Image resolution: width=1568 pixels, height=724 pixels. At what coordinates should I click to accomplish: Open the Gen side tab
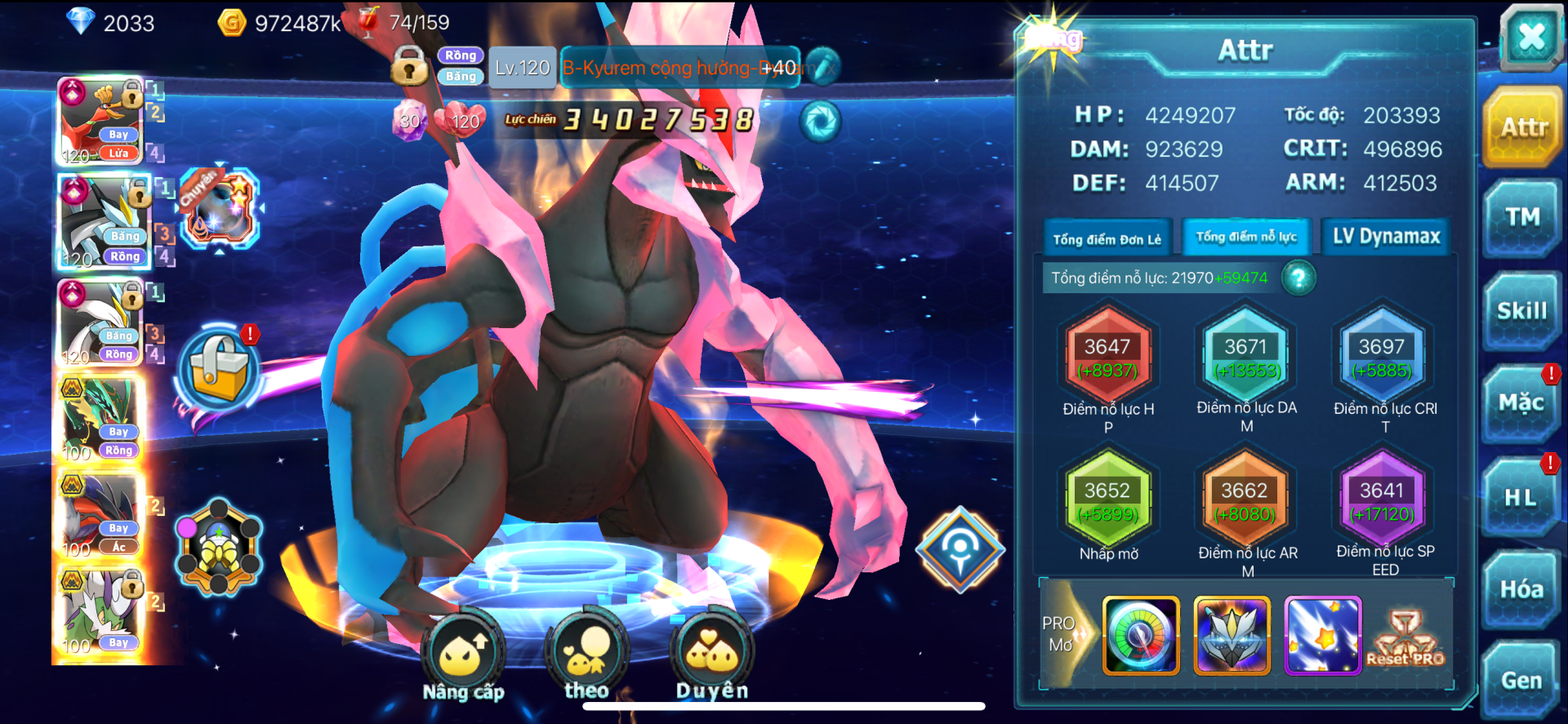click(x=1521, y=681)
